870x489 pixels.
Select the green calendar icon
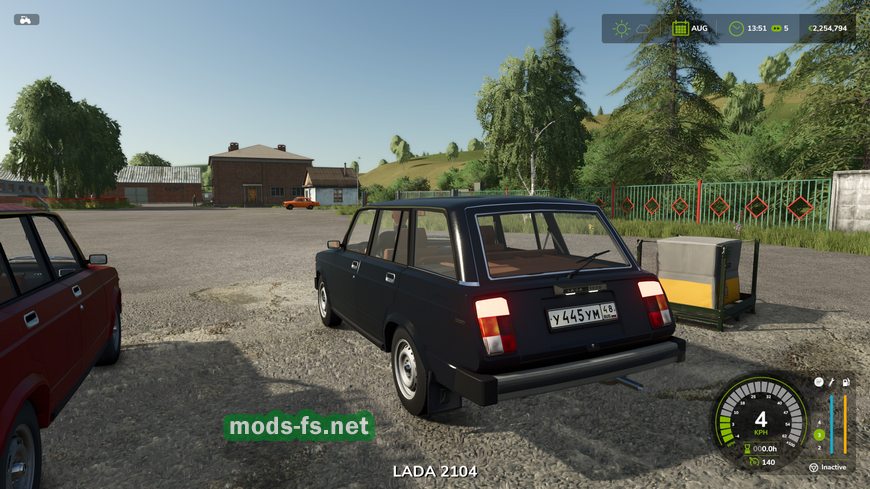[x=681, y=28]
